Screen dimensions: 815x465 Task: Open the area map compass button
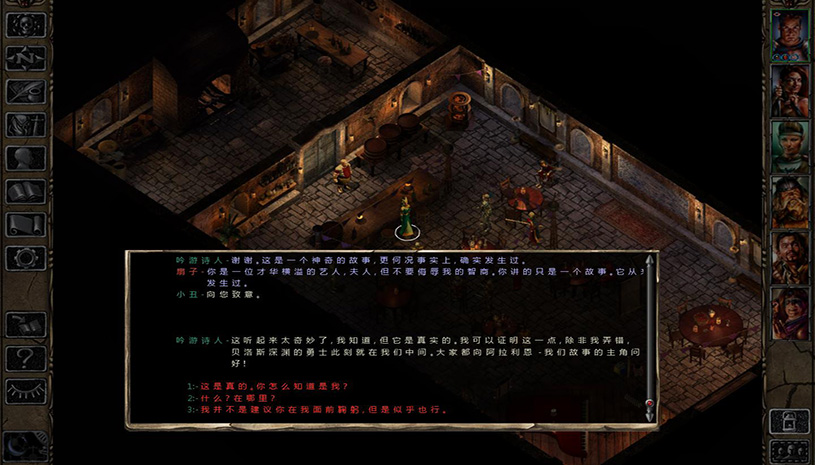(x=26, y=58)
